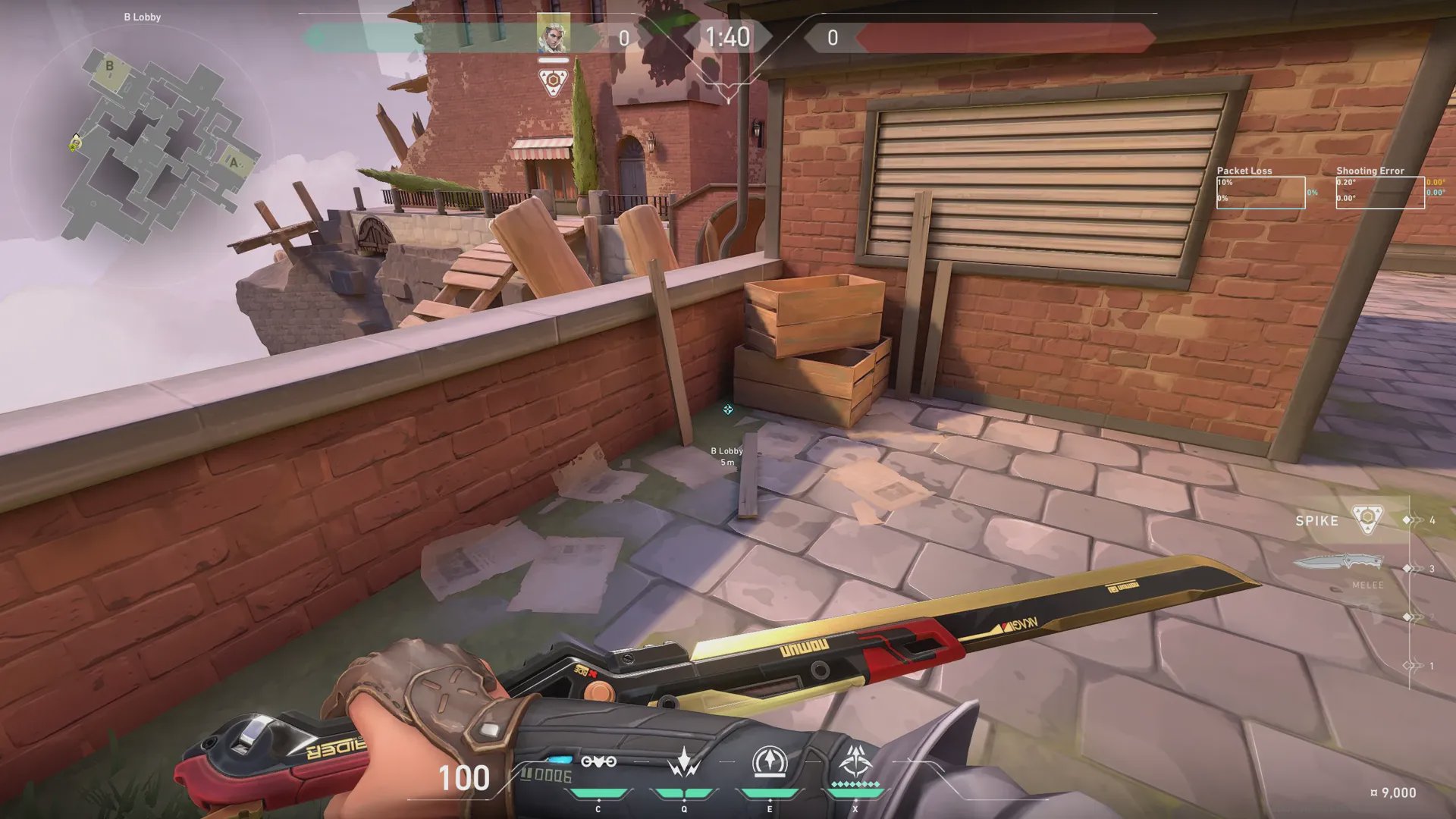Click the blond agent portrait at top
The width and height of the screenshot is (1456, 819).
click(x=553, y=33)
